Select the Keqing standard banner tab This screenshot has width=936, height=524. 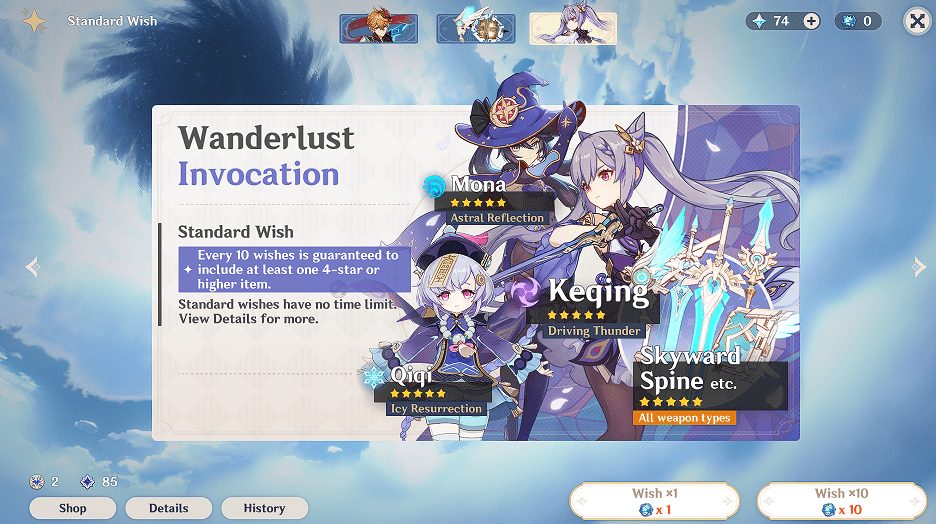(572, 29)
